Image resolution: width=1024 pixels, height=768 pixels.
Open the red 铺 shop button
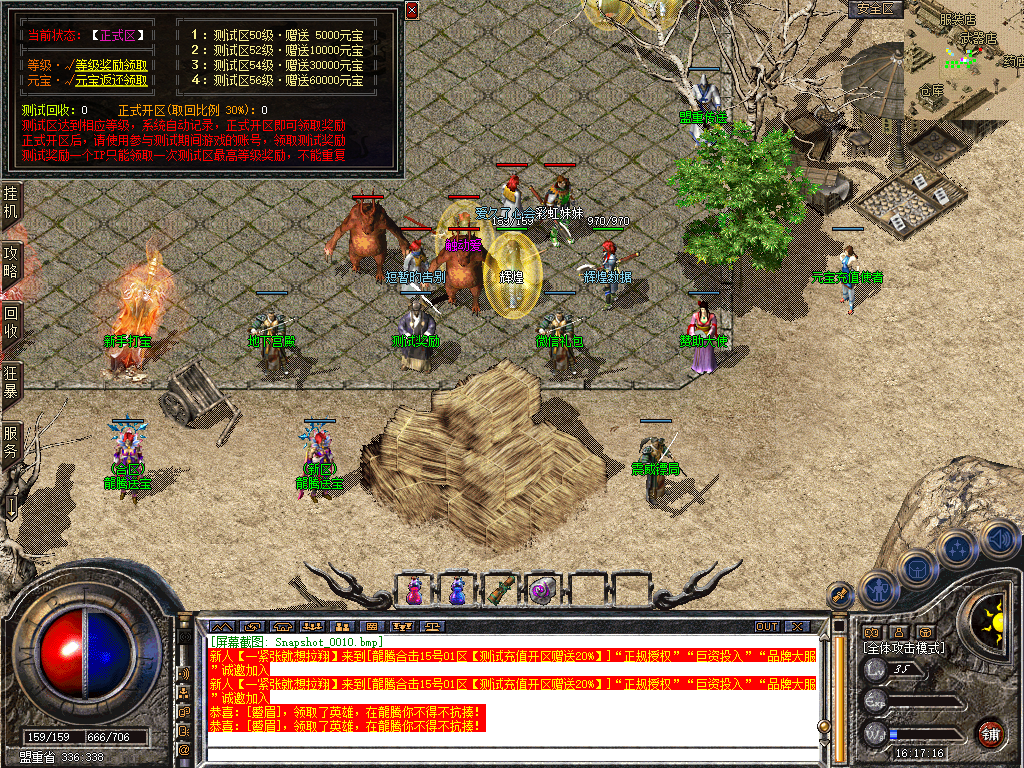pos(990,732)
